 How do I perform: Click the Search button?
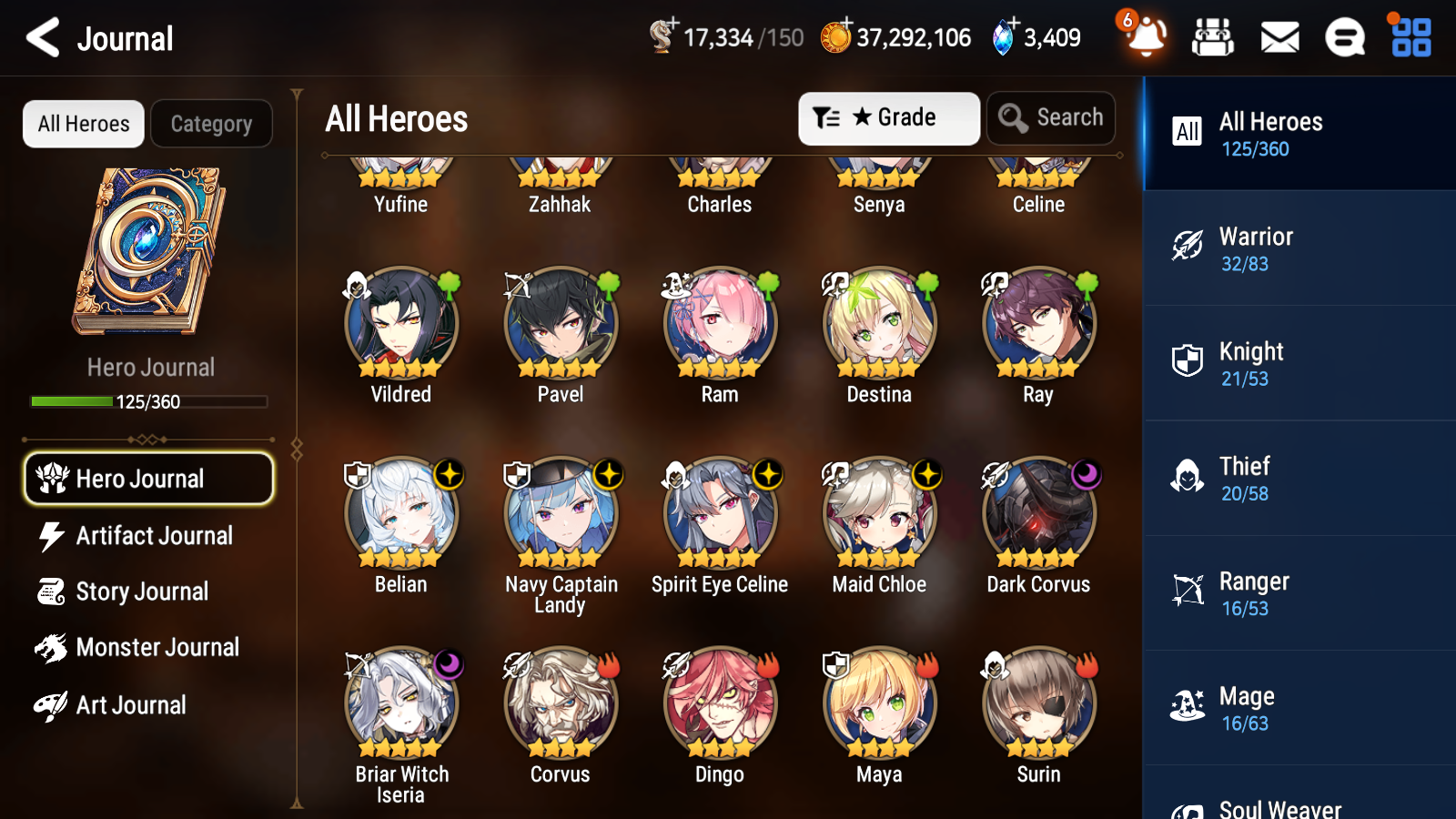(x=1051, y=118)
